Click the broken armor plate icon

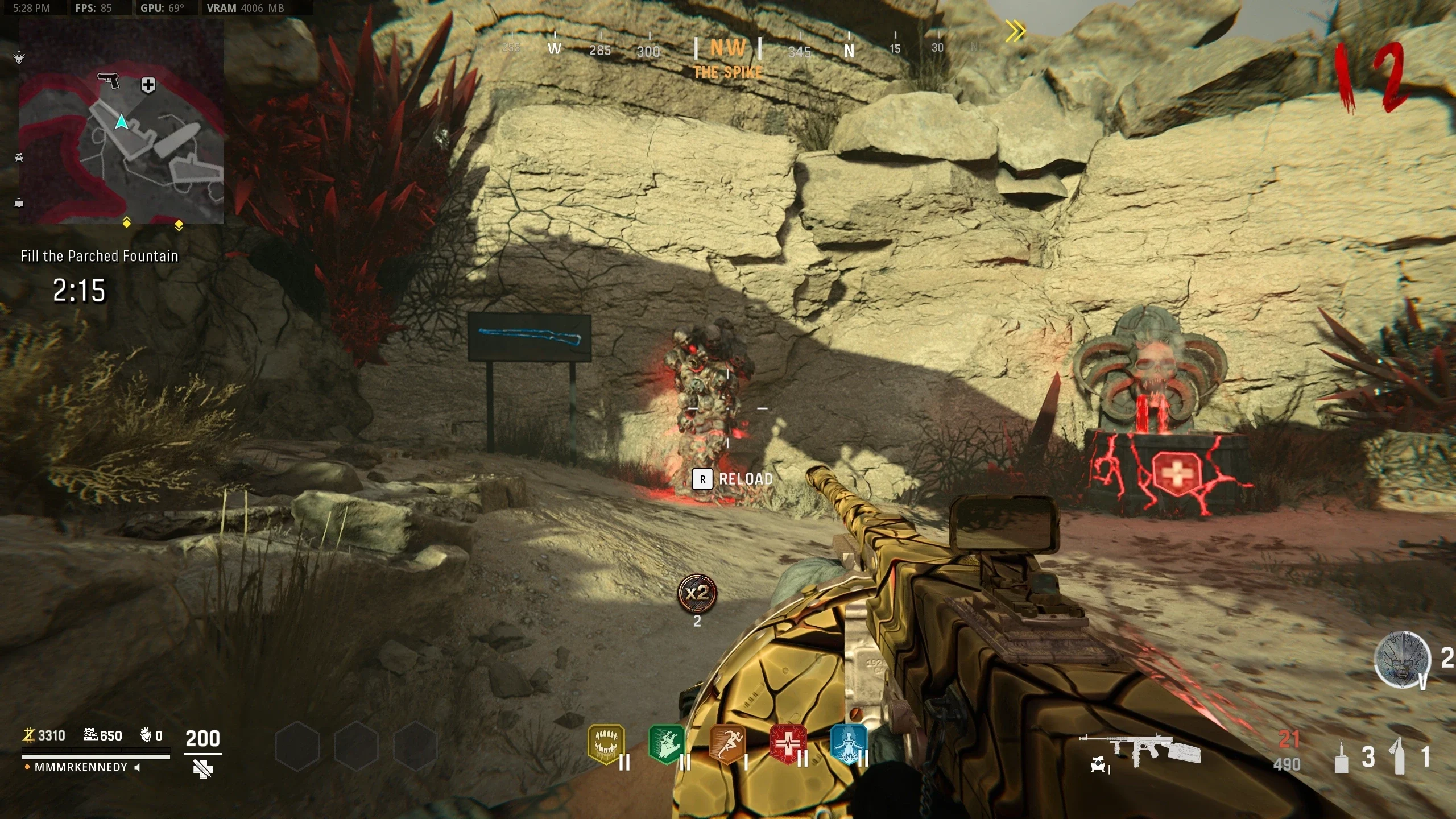click(x=203, y=770)
